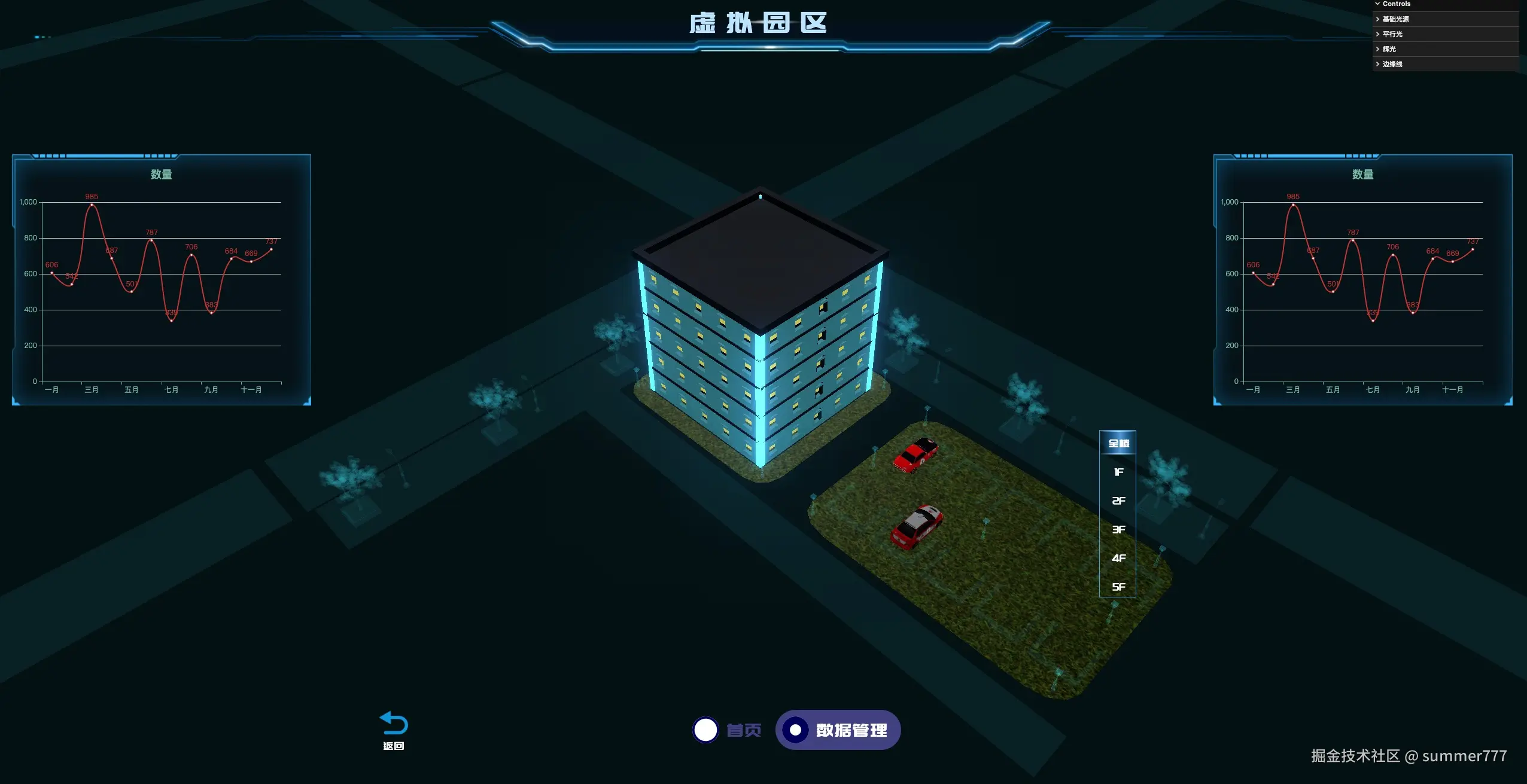Switch to the 首页 home tab

click(x=728, y=730)
